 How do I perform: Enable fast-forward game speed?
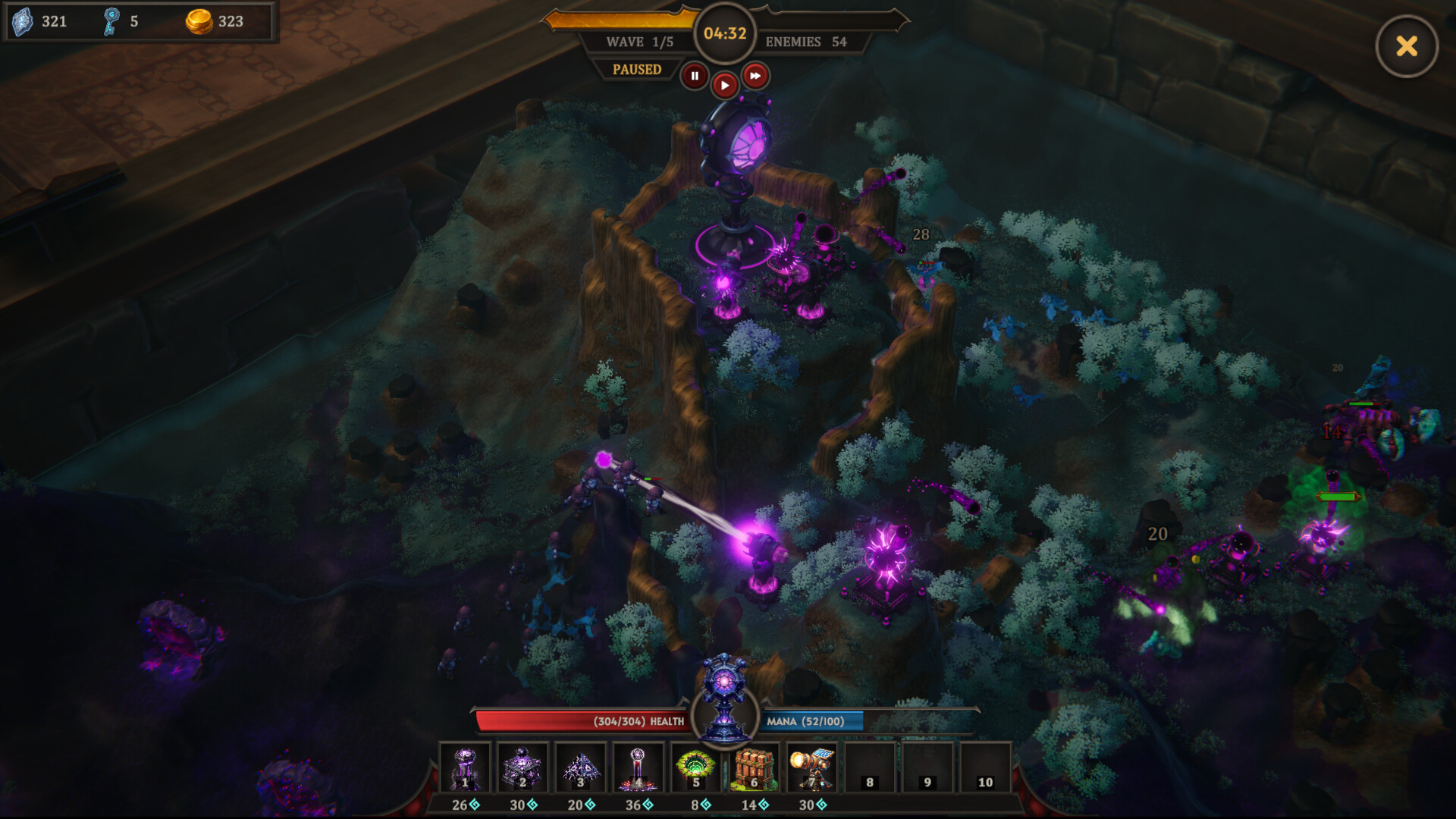pos(755,75)
